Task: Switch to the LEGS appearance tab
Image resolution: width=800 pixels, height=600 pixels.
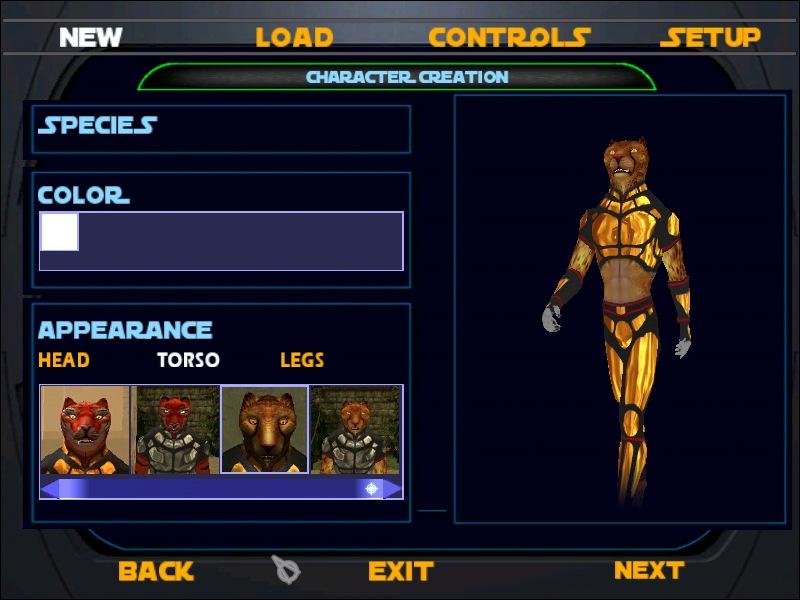Action: pos(302,360)
